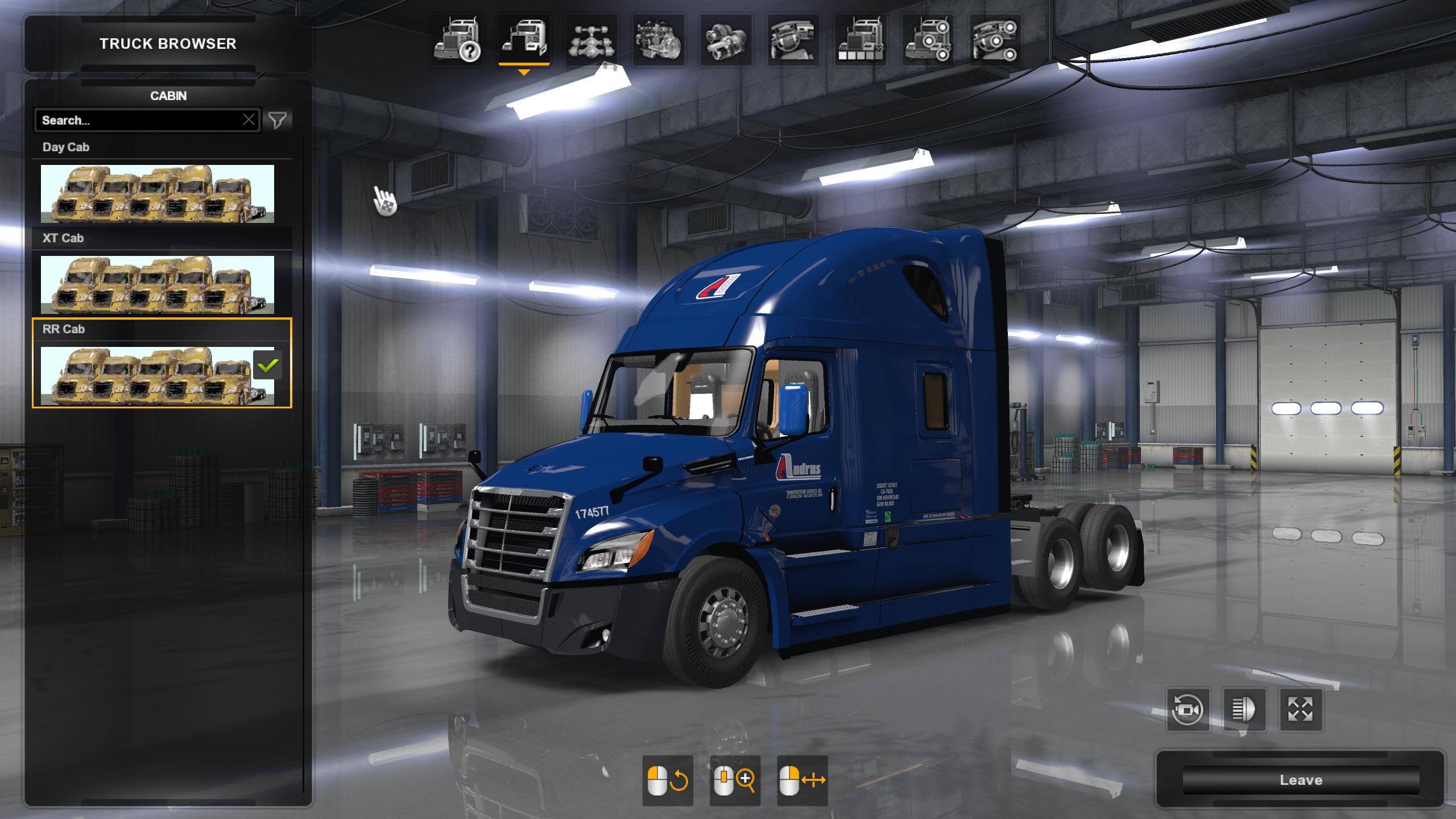This screenshot has height=819, width=1456.
Task: Open the truck info tab with question mark
Action: tap(457, 40)
